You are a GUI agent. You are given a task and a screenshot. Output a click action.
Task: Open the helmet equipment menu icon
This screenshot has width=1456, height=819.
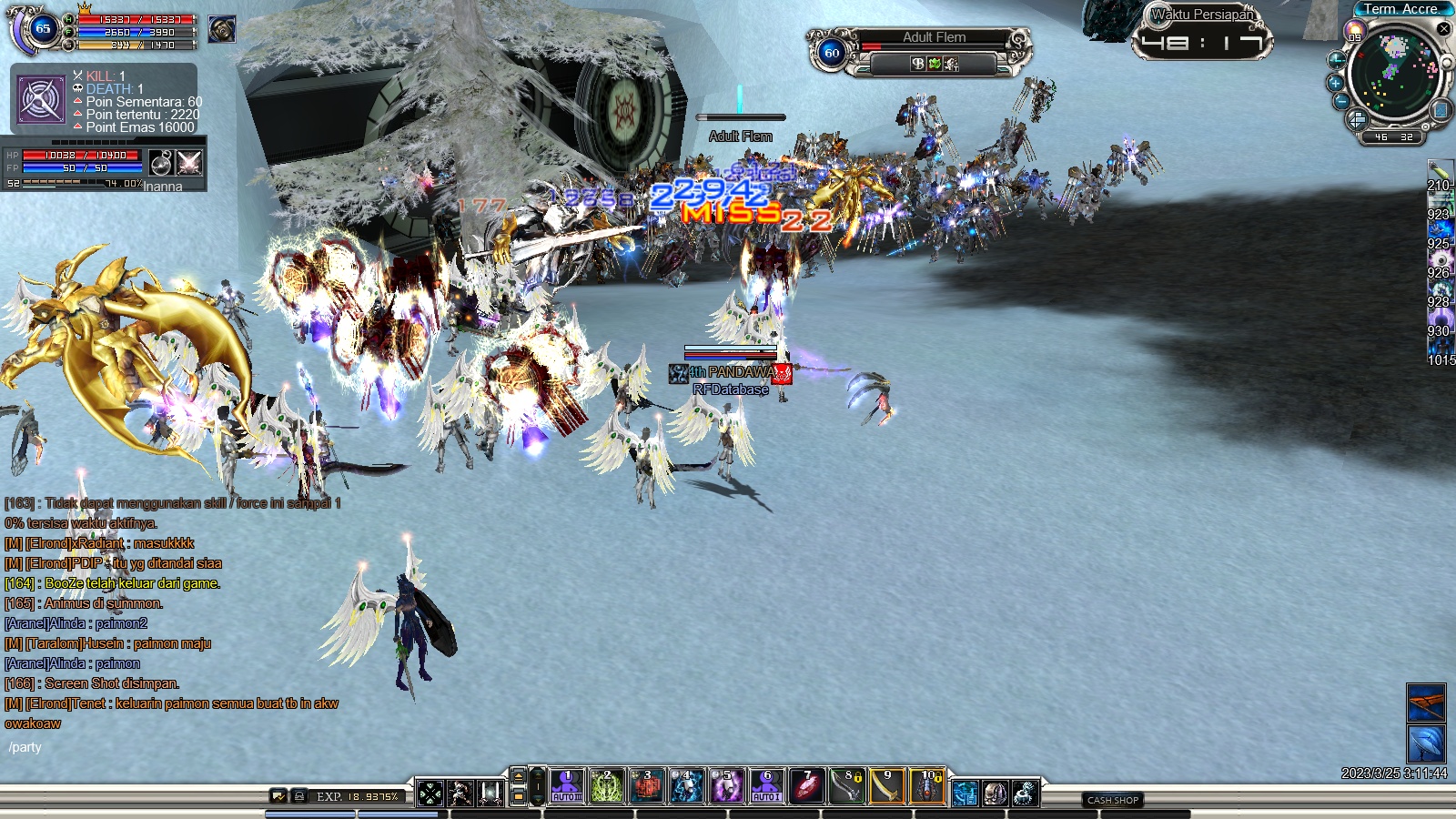[x=995, y=794]
